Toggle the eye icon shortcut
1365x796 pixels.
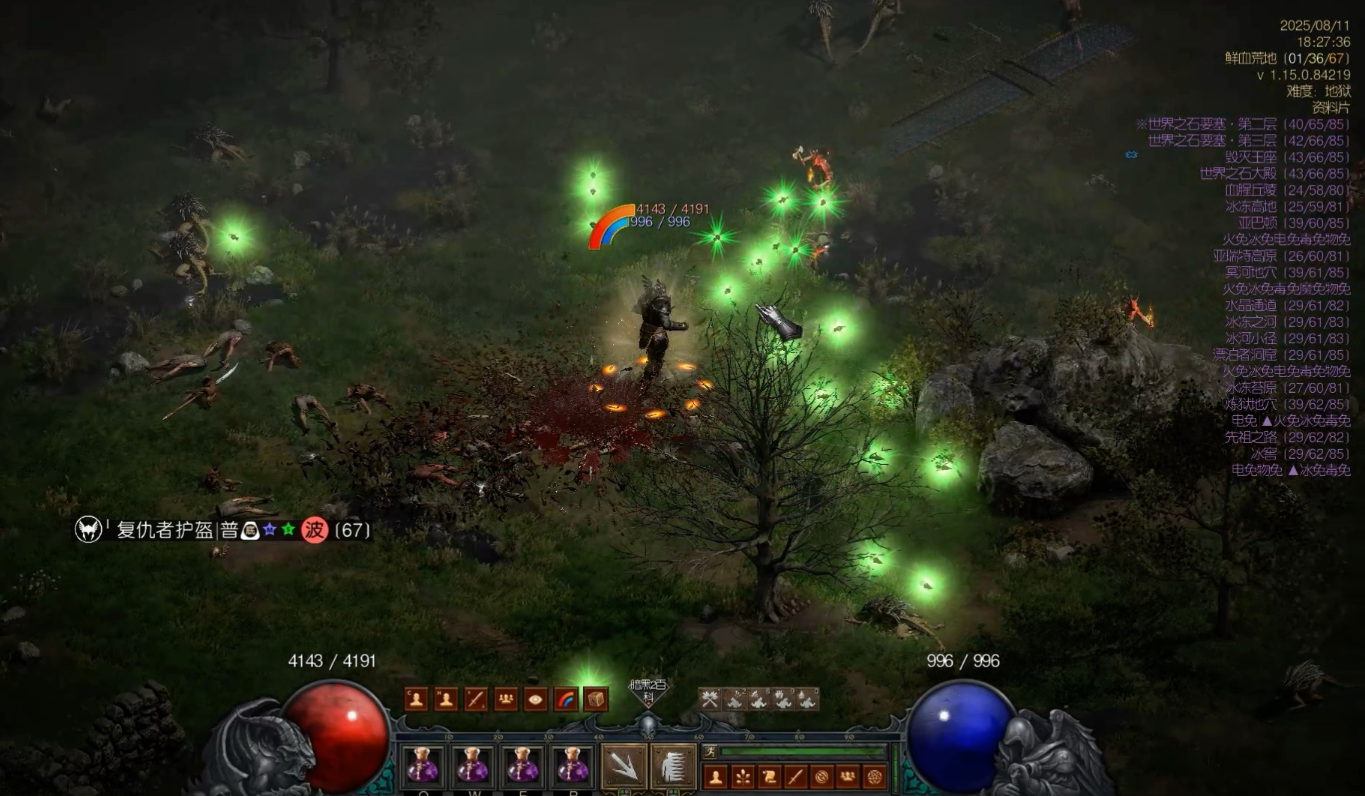536,700
